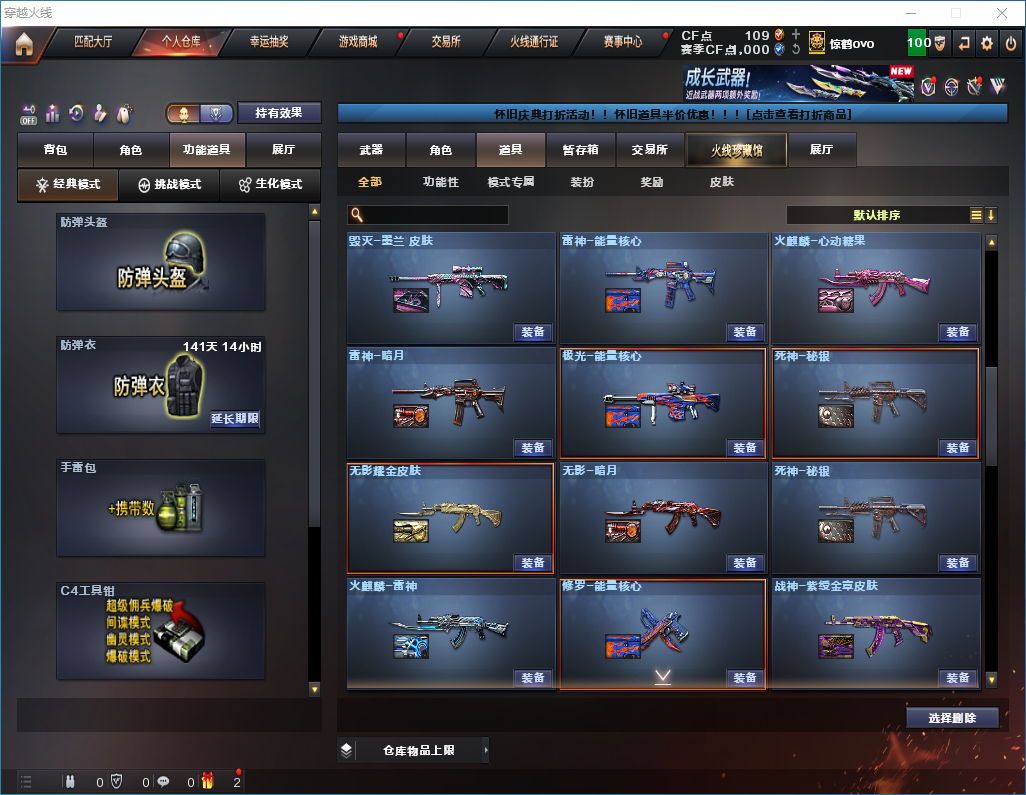Select the 背包 backpack tab
The image size is (1026, 795).
(x=55, y=150)
